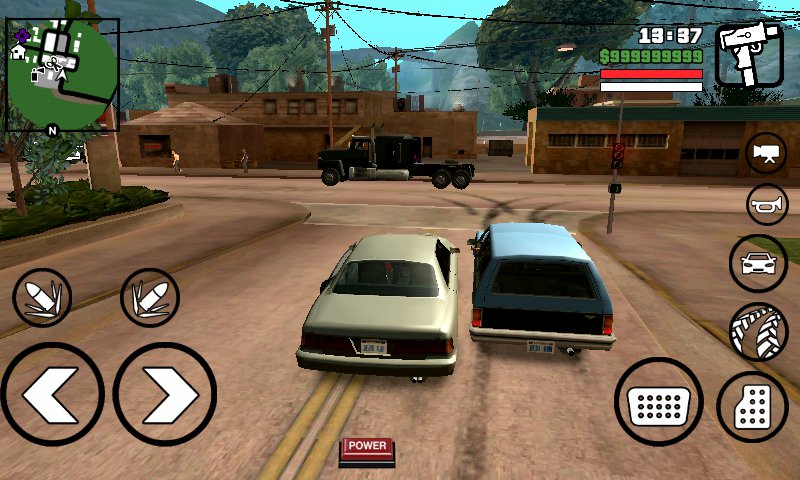
Task: Steer right with the right arrow button
Action: click(165, 393)
